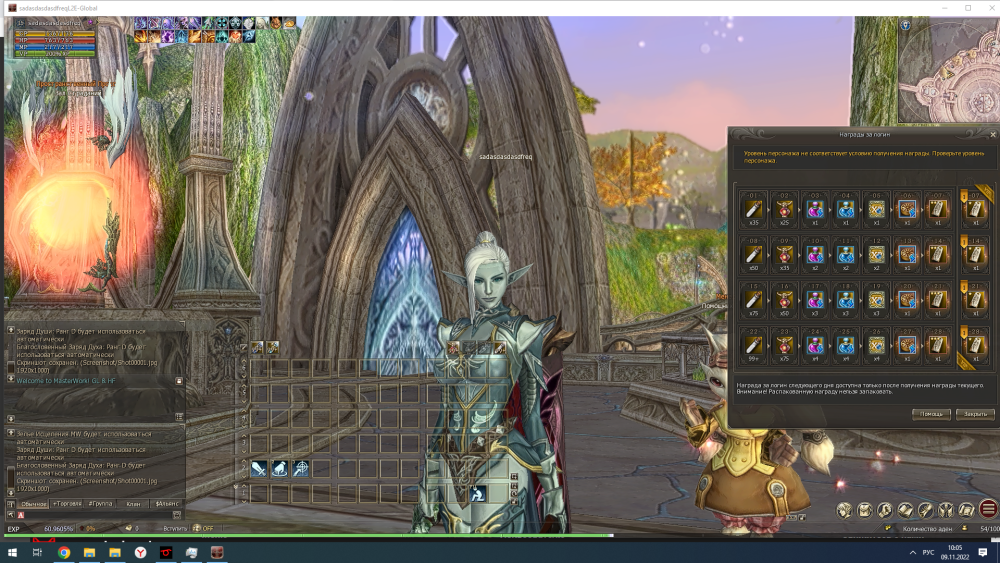Toggle the OFF auto-hunt button
The image size is (1000, 563).
click(x=204, y=528)
